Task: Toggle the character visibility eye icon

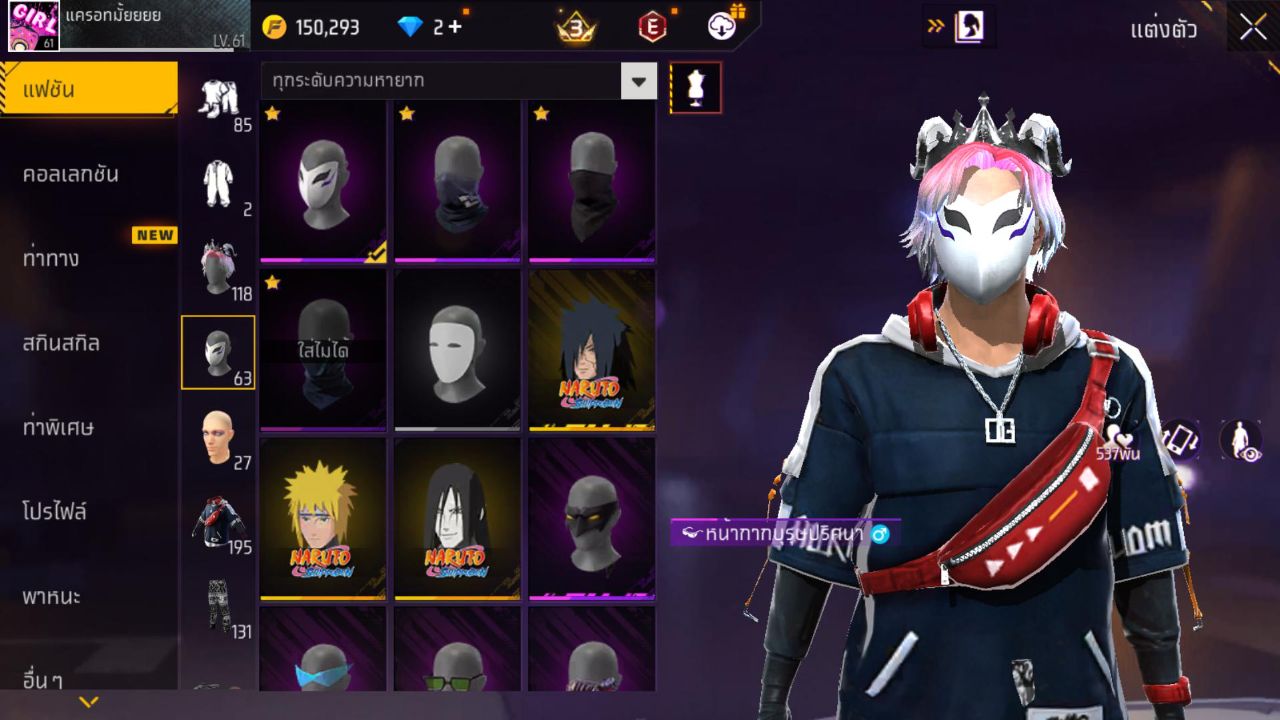Action: tap(1240, 440)
